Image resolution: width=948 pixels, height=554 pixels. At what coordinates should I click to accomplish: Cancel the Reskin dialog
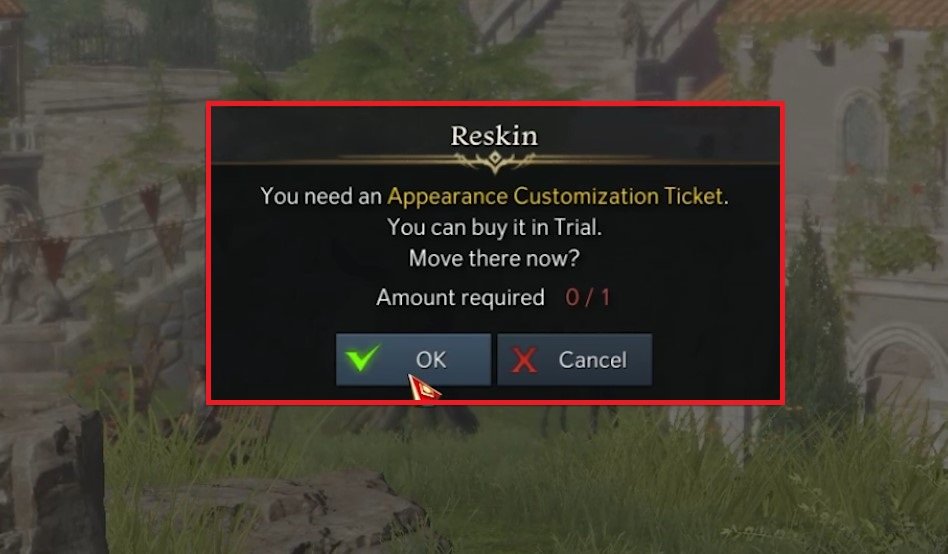coord(574,360)
